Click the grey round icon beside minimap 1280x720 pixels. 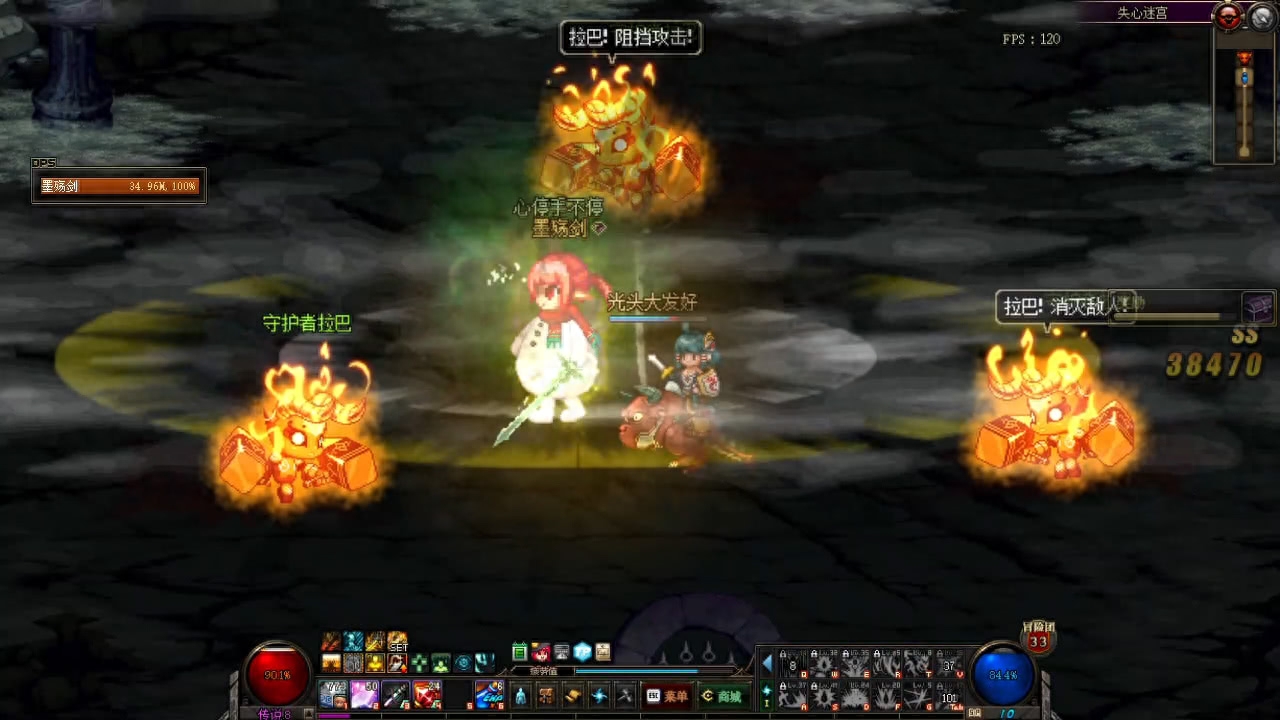(1258, 17)
